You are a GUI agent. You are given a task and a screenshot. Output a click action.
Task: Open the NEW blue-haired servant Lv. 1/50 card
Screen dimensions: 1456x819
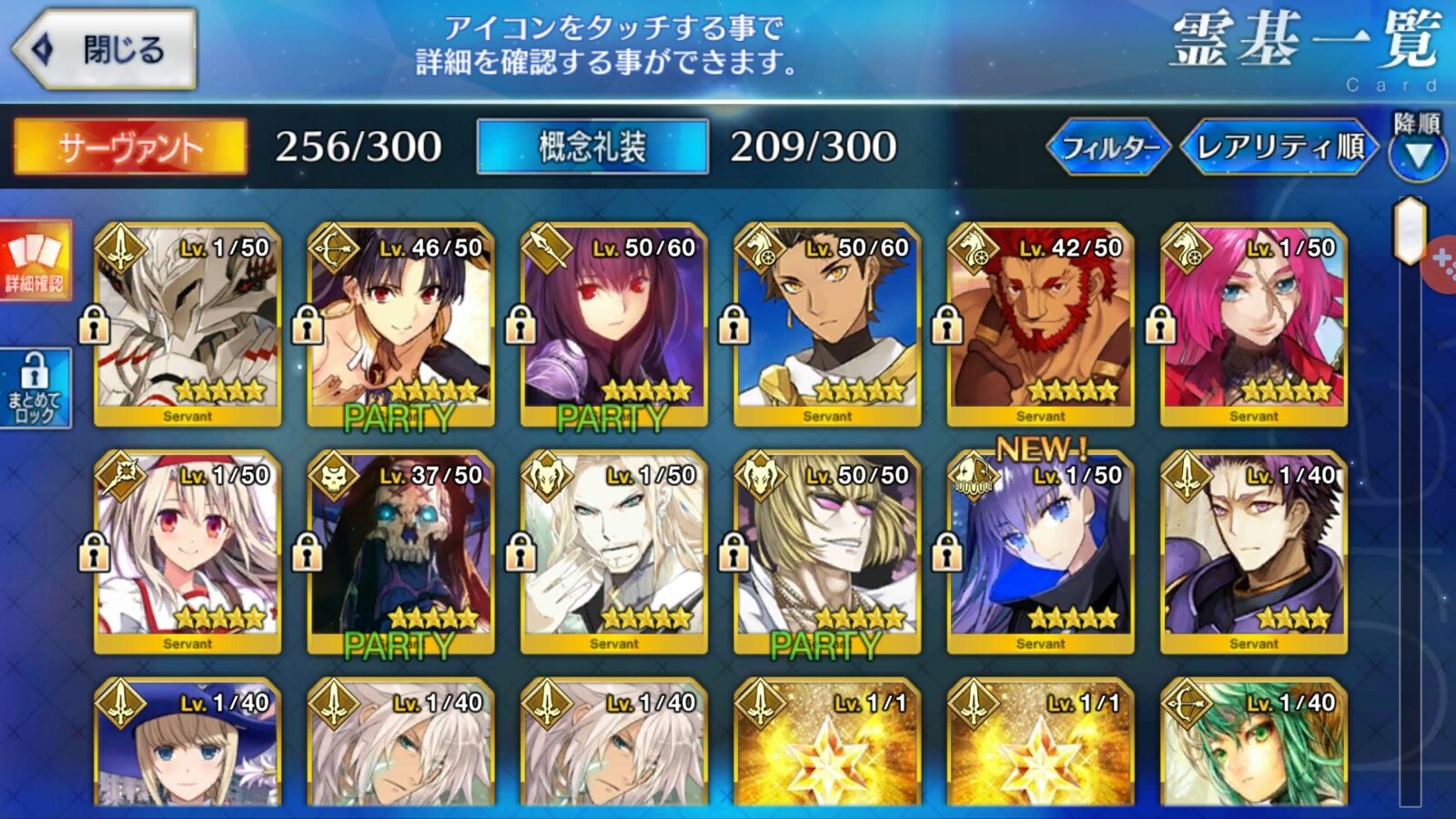coord(1040,552)
